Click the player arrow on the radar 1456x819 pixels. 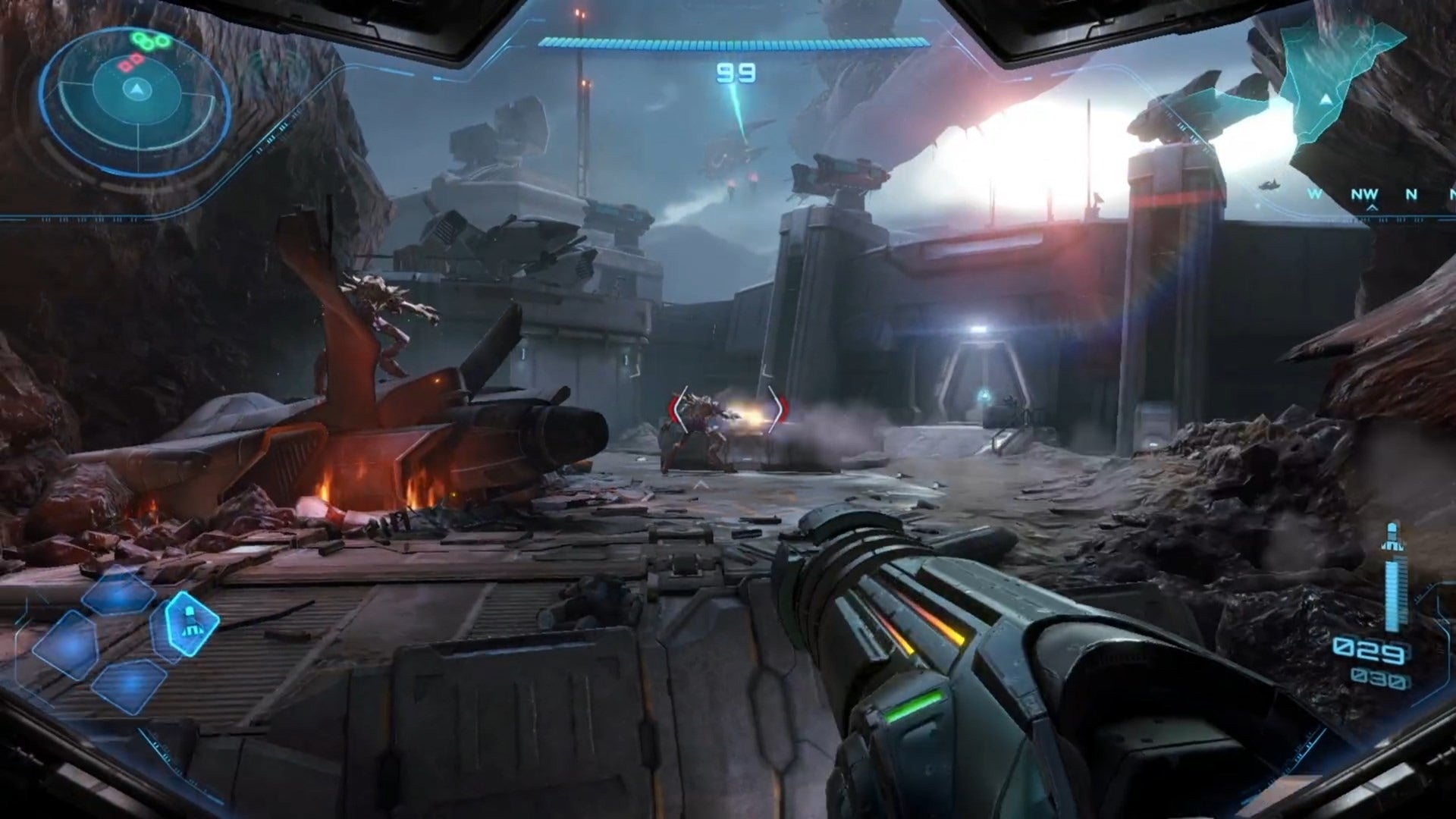click(x=138, y=90)
